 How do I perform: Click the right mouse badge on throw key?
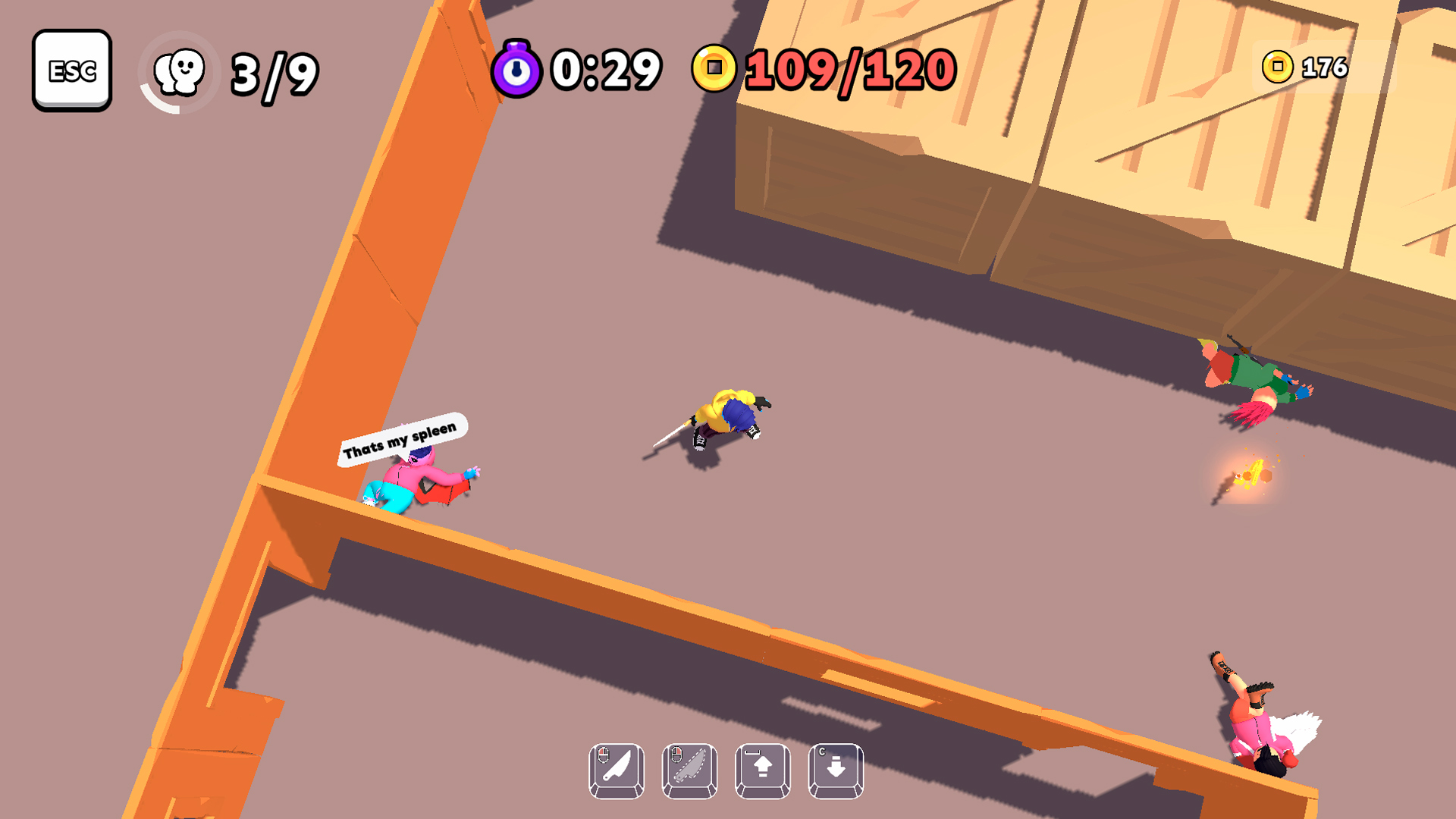[x=677, y=754]
